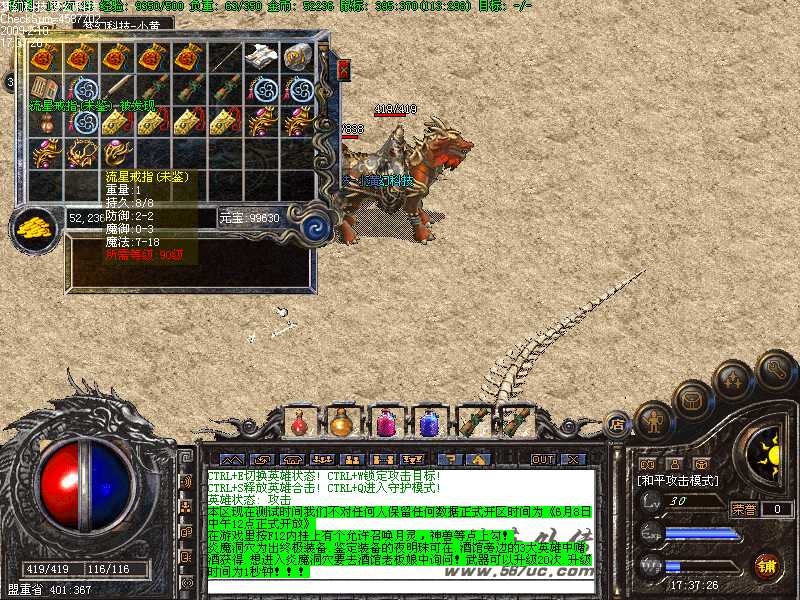The image size is (800, 600).
Task: Click the gold ingot pile icon
Action: 36,226
